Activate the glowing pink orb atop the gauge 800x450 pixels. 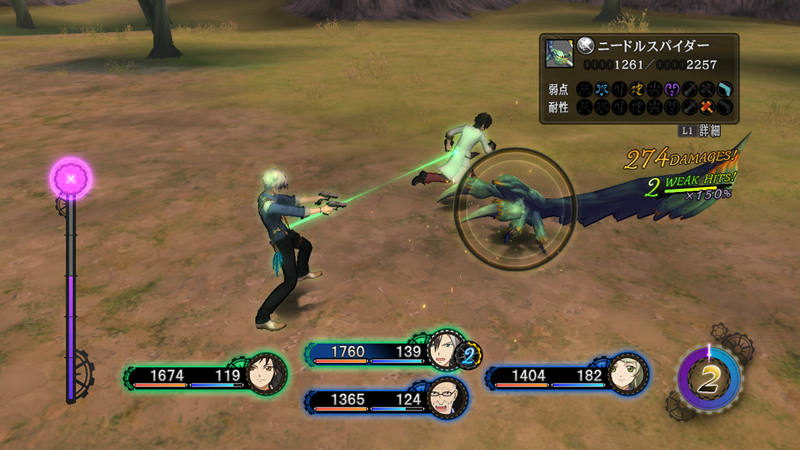point(71,178)
